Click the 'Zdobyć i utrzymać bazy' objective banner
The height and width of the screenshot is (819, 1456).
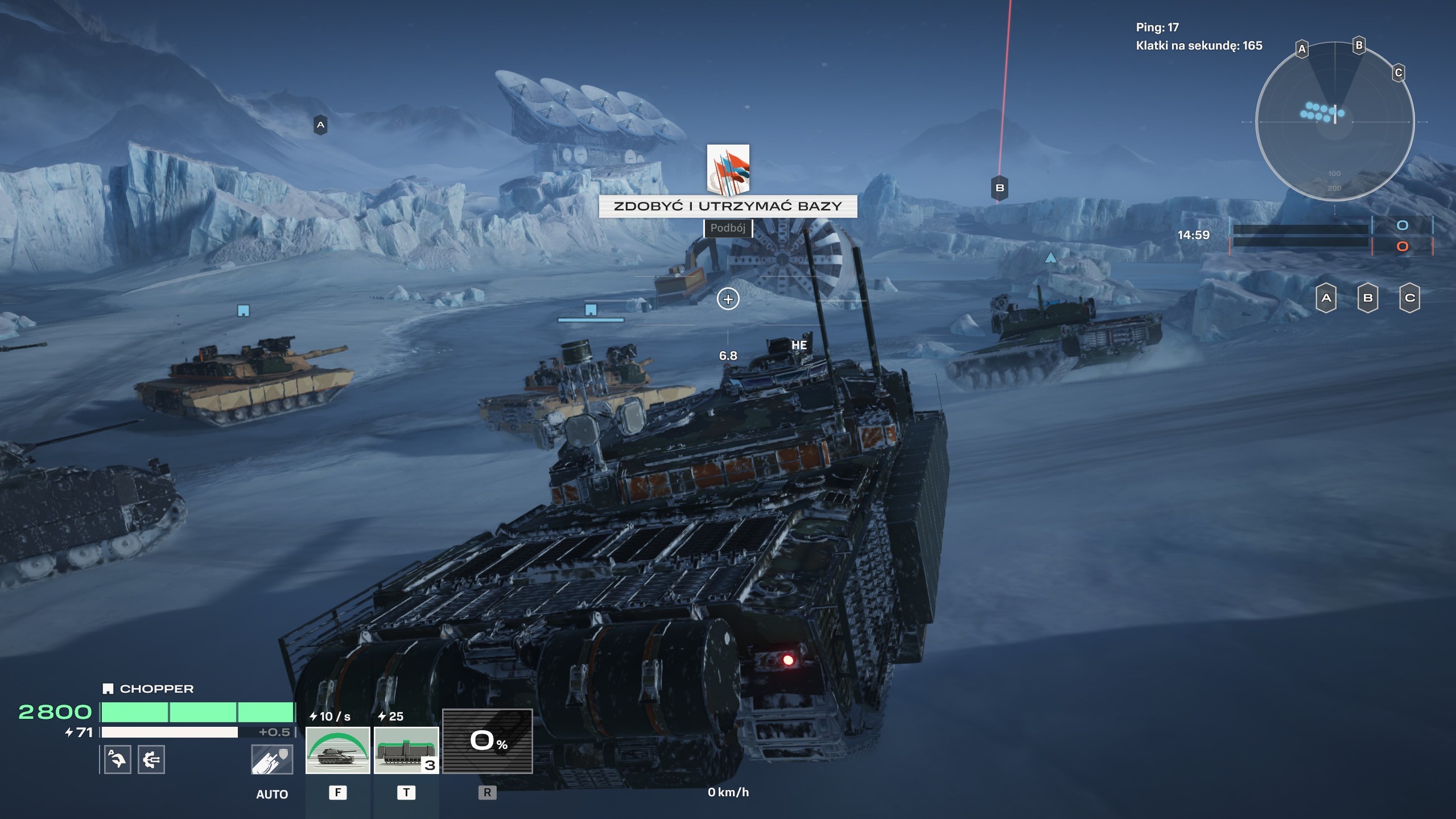tap(728, 206)
